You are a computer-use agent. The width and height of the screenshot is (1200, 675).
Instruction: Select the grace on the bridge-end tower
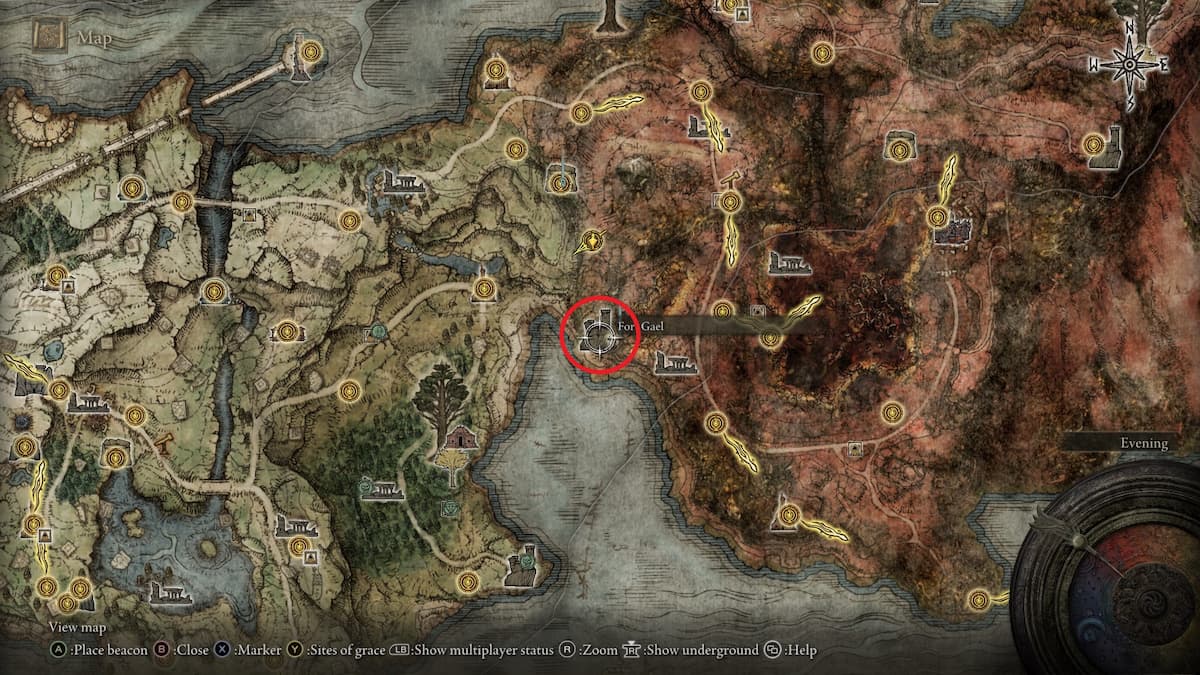[x=310, y=49]
